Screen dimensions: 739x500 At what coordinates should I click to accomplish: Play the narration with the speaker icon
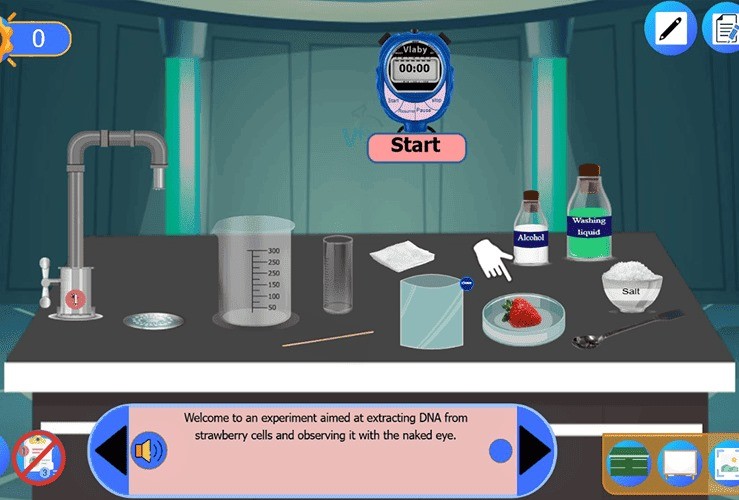point(149,451)
